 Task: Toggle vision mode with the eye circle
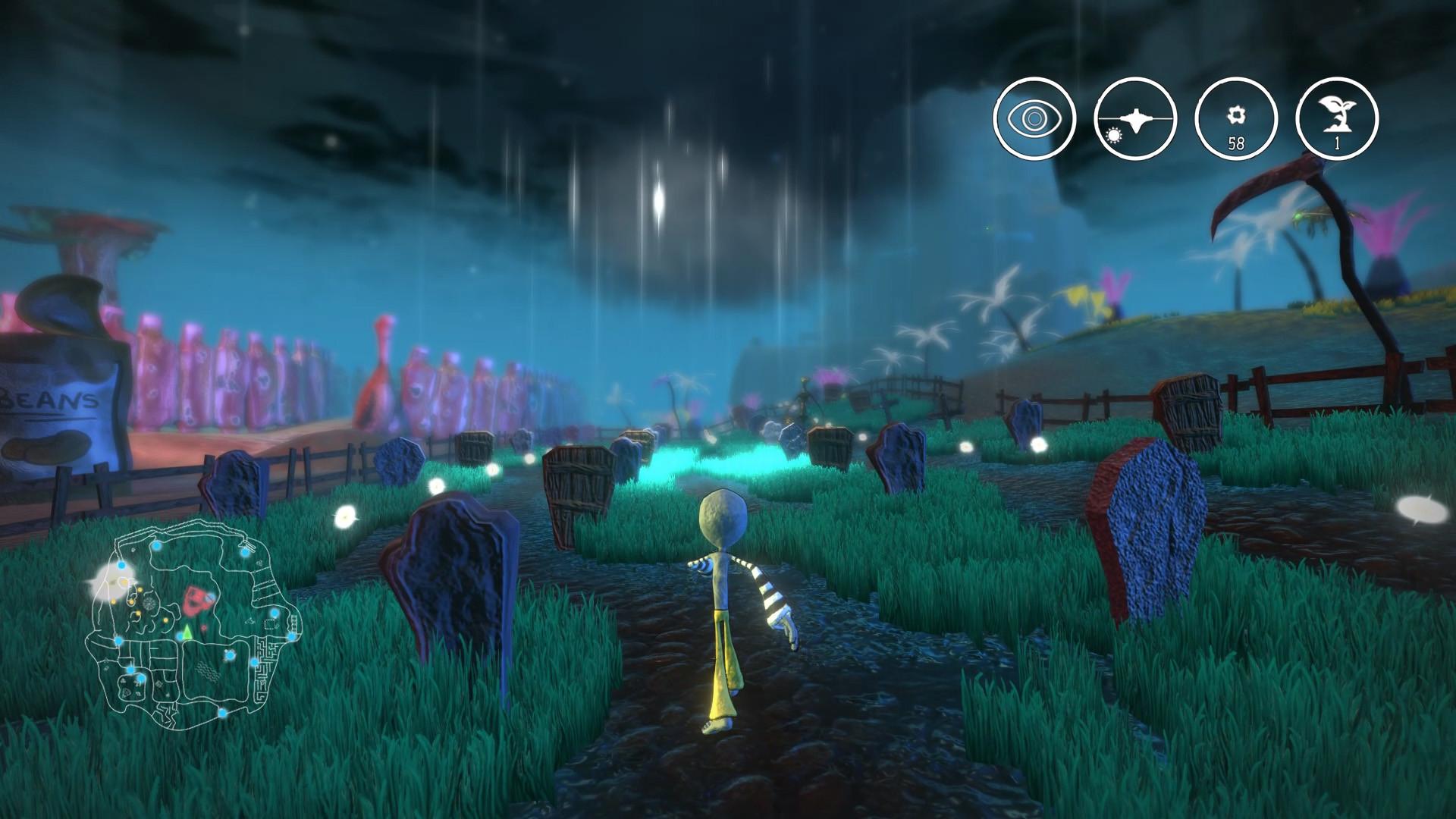point(1035,119)
